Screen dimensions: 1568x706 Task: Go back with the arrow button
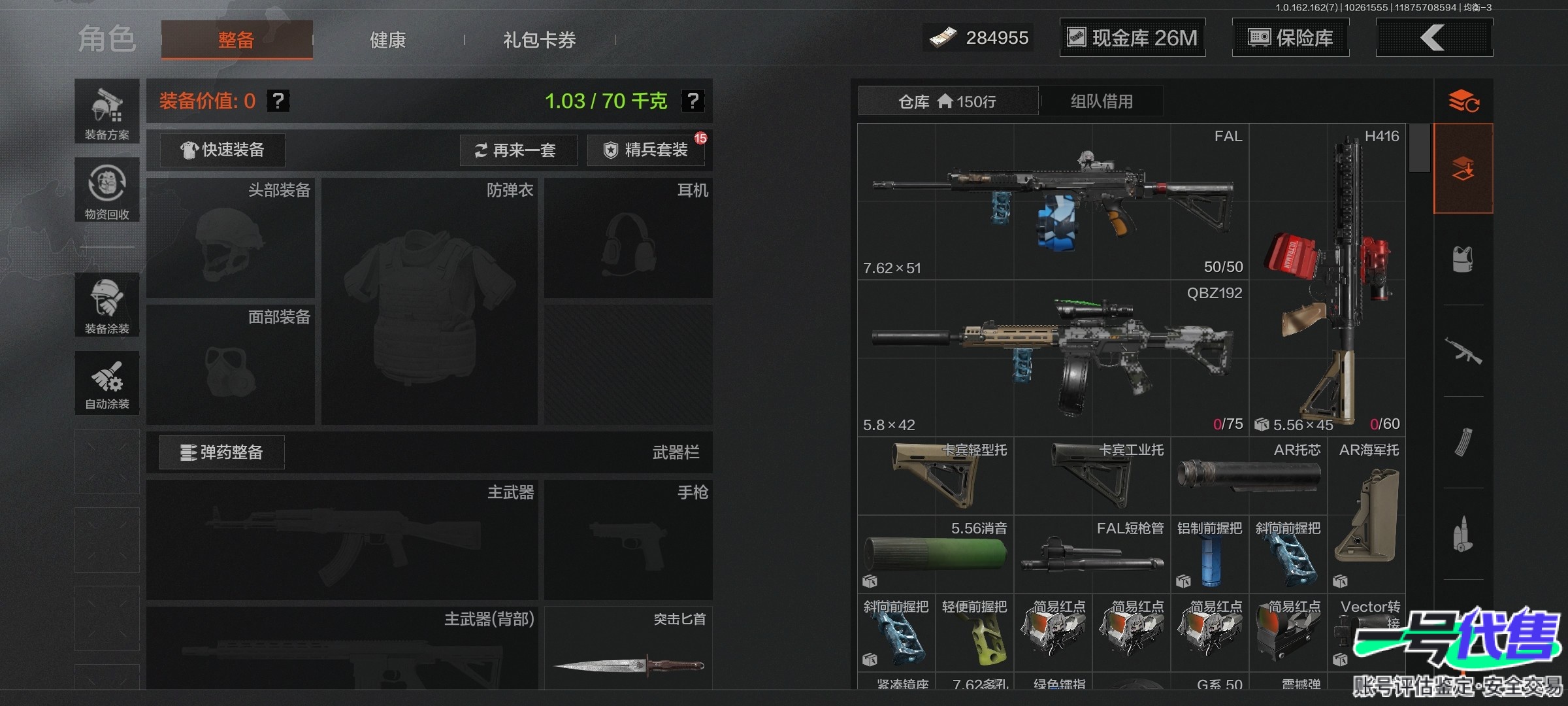pyautogui.click(x=1433, y=38)
